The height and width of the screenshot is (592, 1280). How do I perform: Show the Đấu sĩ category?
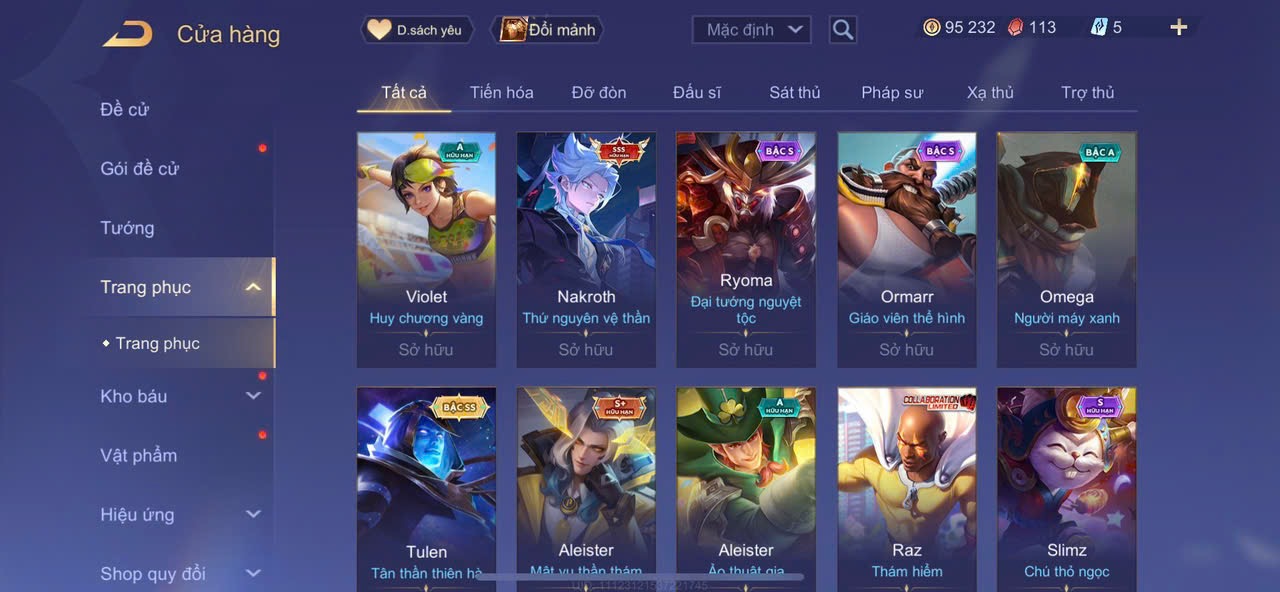point(696,93)
